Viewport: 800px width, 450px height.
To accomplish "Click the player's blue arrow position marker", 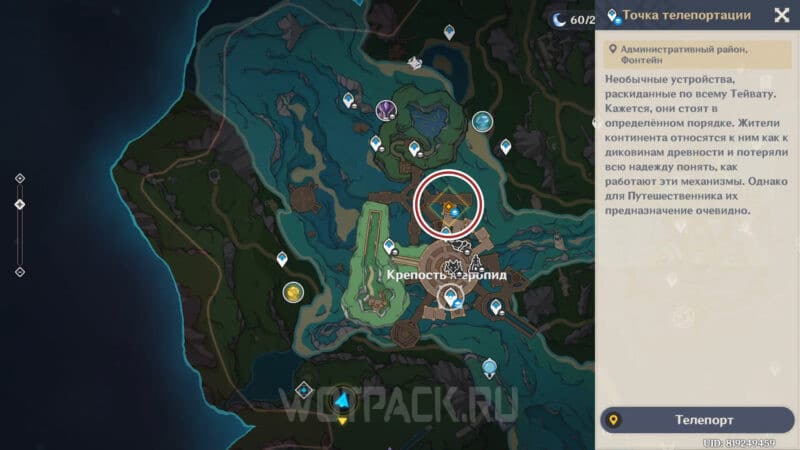I will coord(343,401).
